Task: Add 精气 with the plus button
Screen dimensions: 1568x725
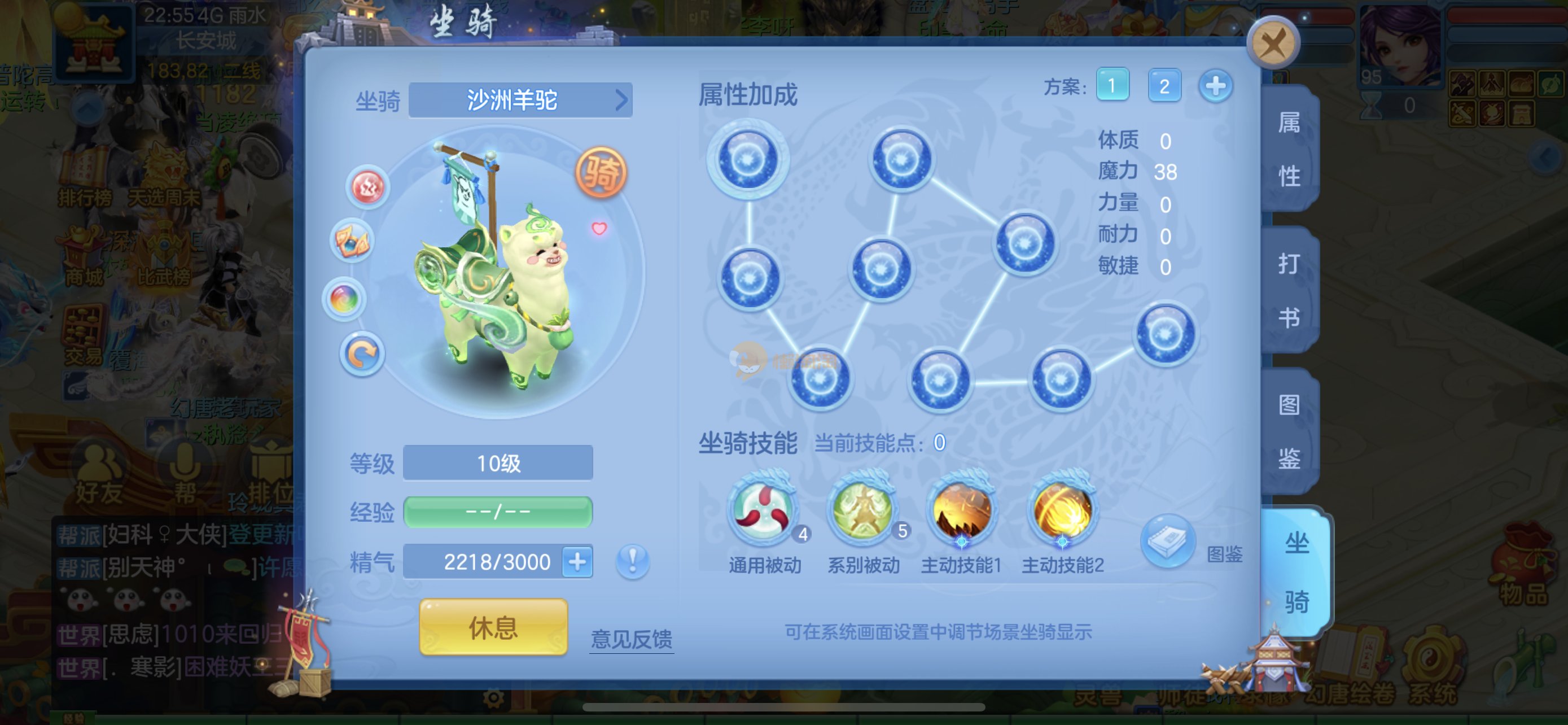Action: click(577, 561)
